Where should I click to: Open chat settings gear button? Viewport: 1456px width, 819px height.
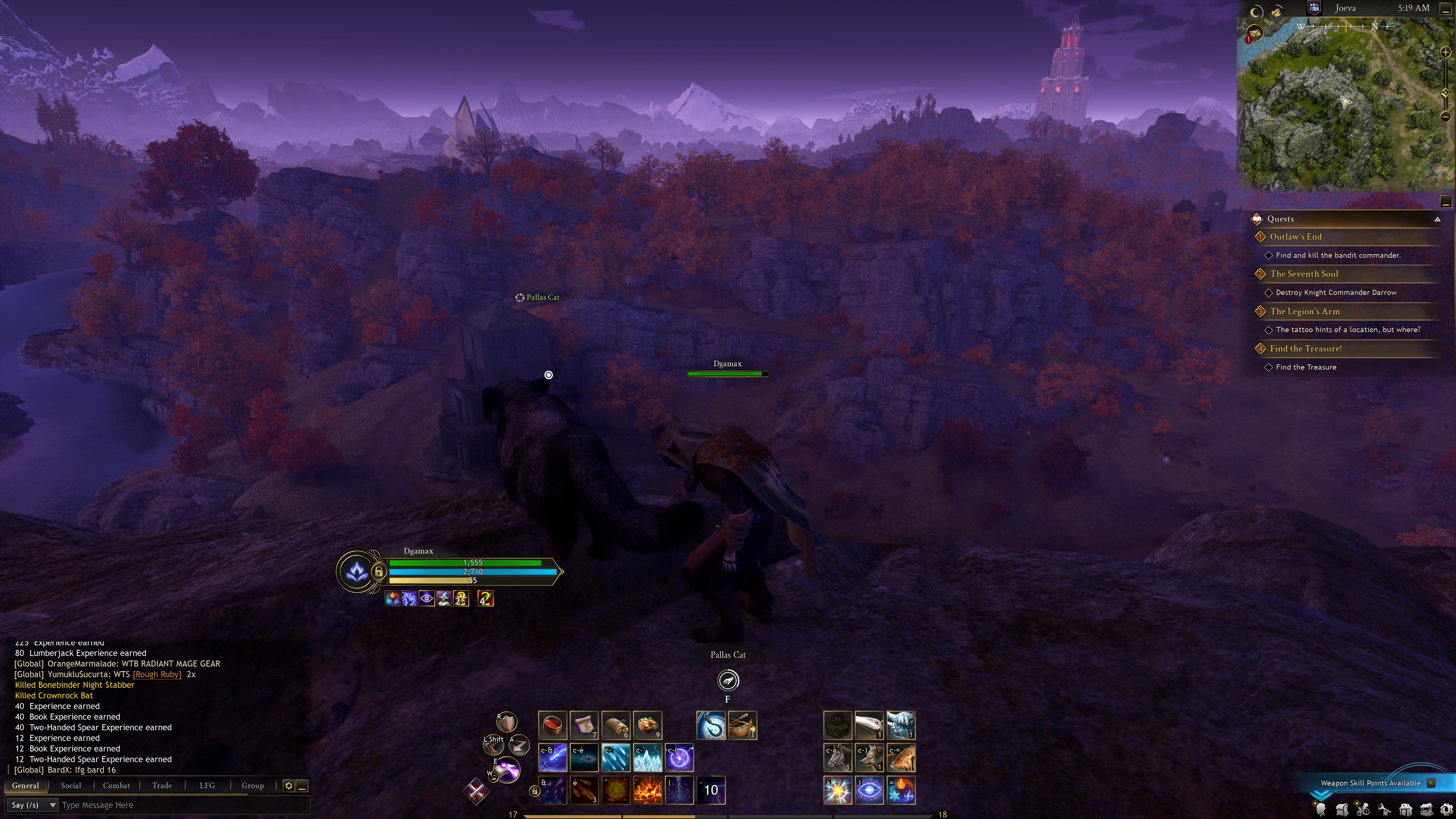click(288, 786)
